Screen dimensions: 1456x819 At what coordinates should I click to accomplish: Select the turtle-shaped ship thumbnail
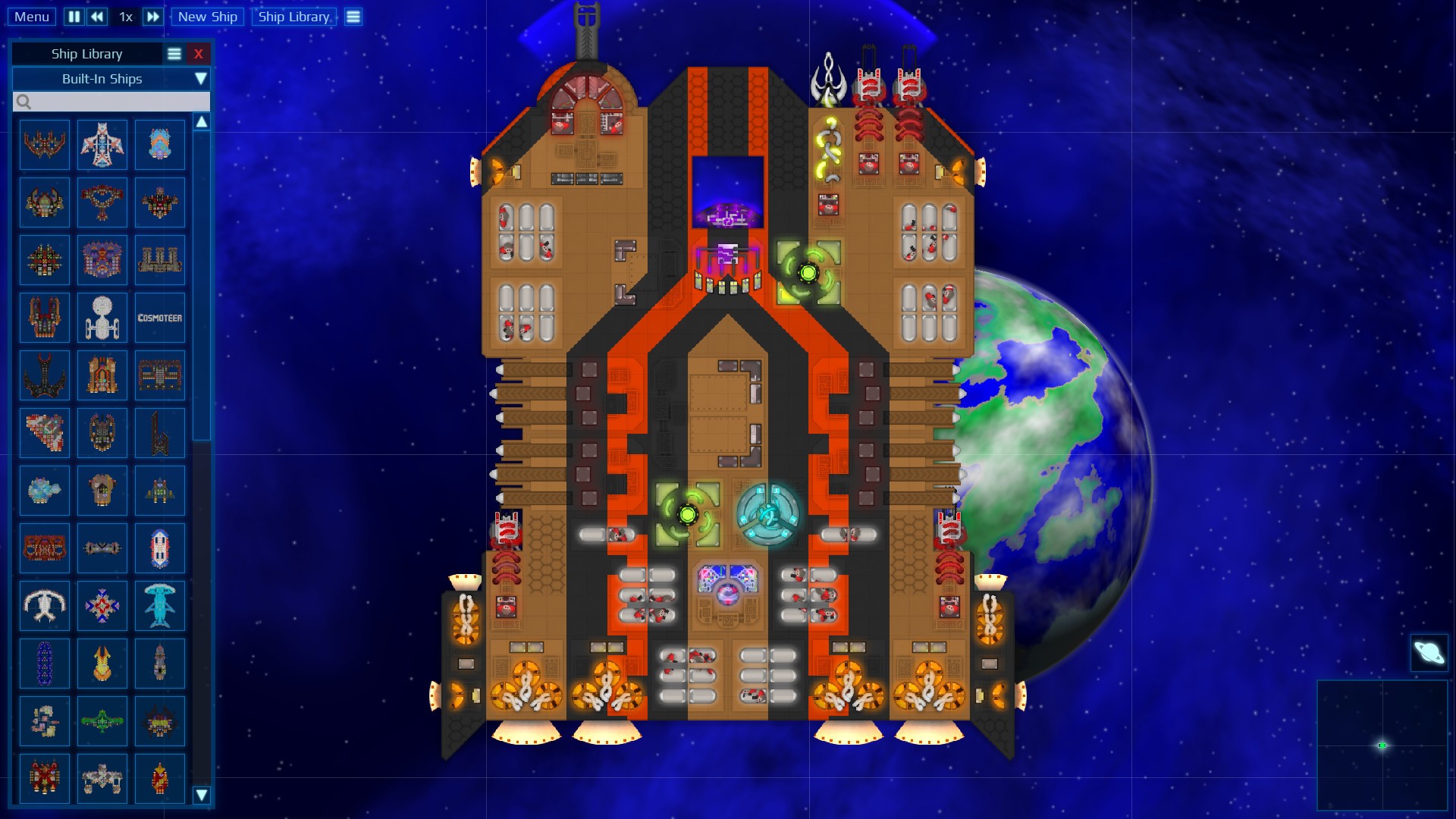(44, 606)
